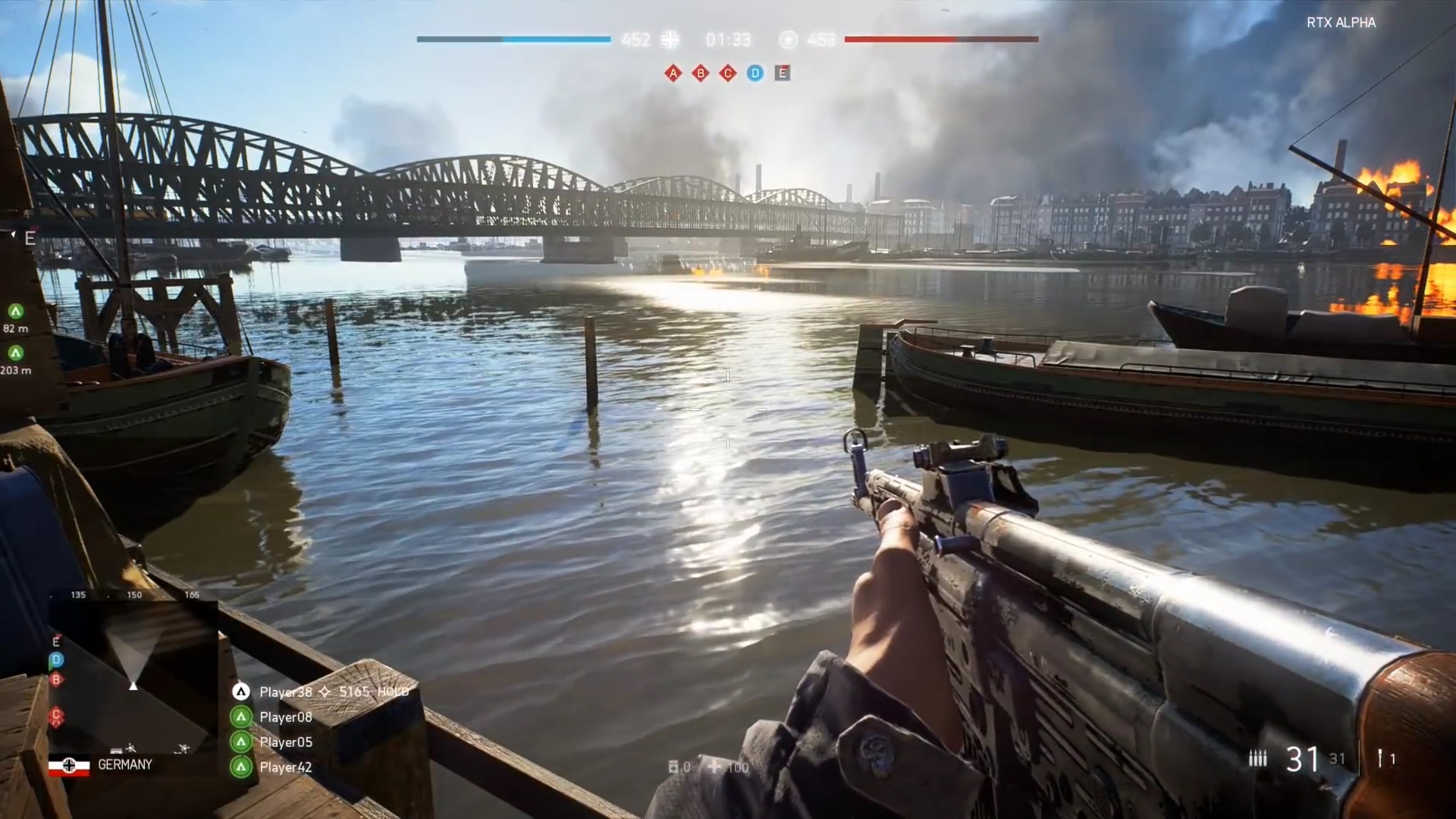Select squad member Player08
This screenshot has width=1456, height=819.
coord(285,717)
